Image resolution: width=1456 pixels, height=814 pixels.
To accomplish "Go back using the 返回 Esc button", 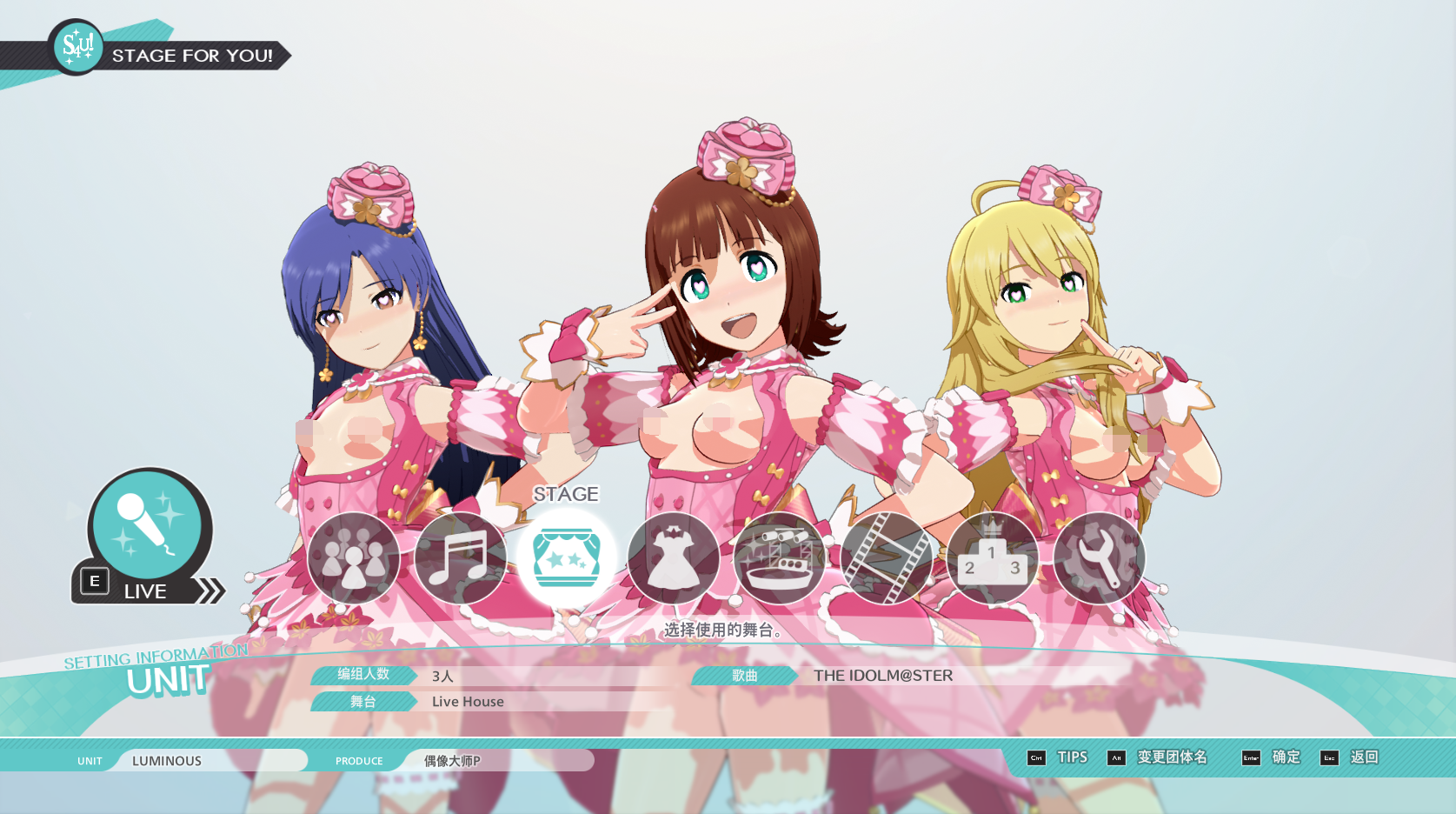I will [x=1364, y=757].
